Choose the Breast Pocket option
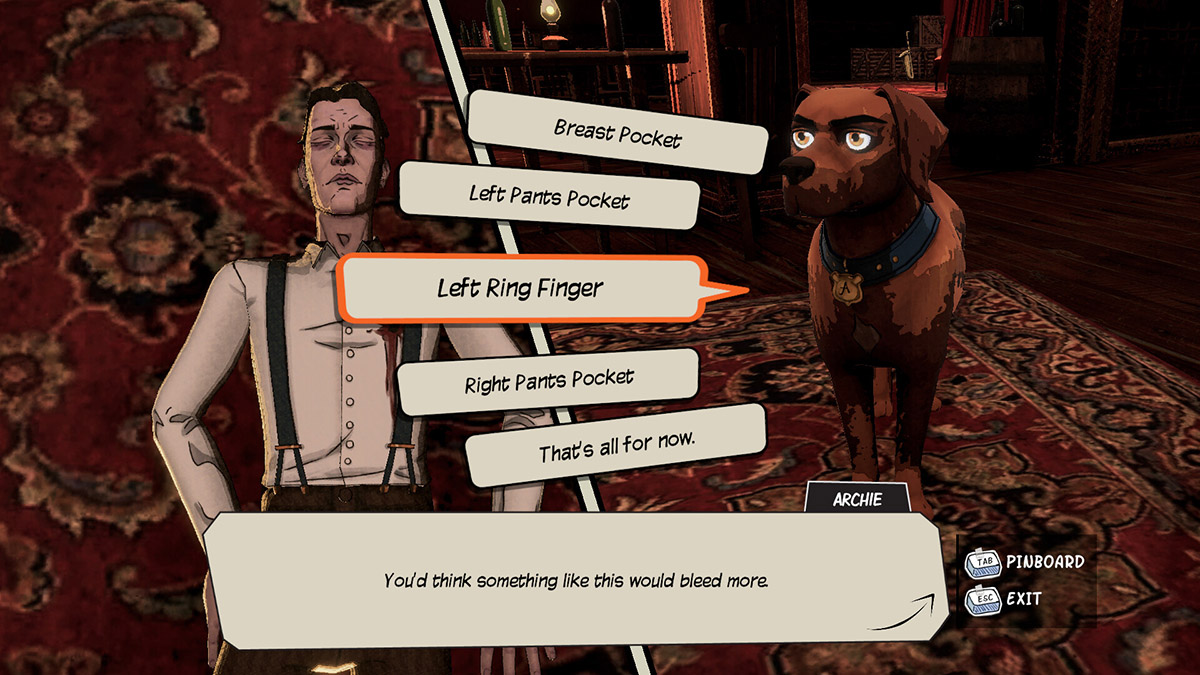Viewport: 1200px width, 675px height. 617,133
